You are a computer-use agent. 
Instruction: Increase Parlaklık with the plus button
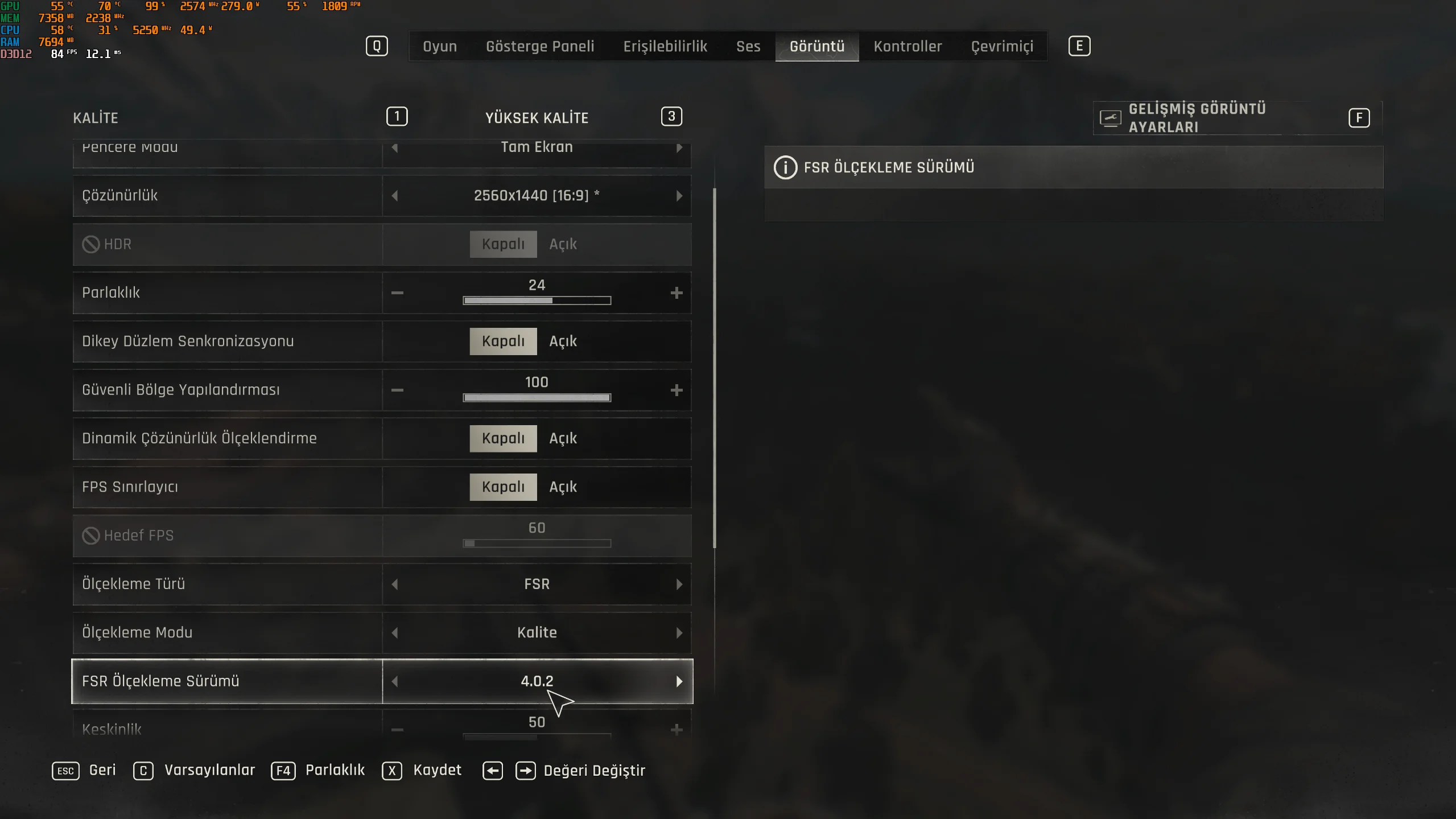pos(676,293)
